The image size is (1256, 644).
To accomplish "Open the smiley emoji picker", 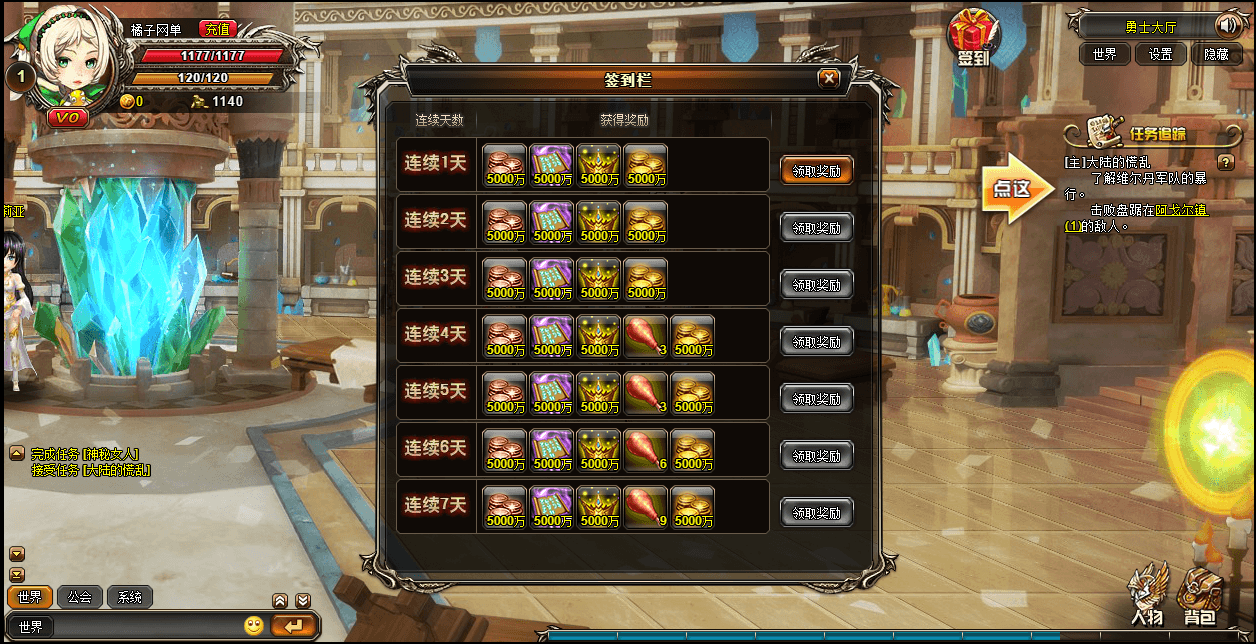I will pos(254,626).
